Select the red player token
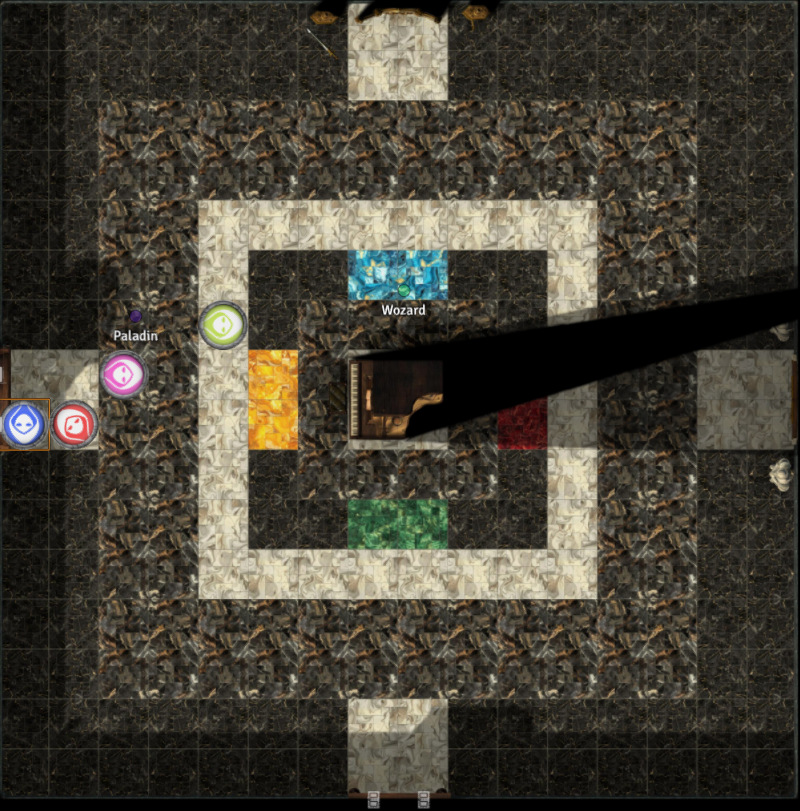The image size is (800, 811). click(x=74, y=425)
